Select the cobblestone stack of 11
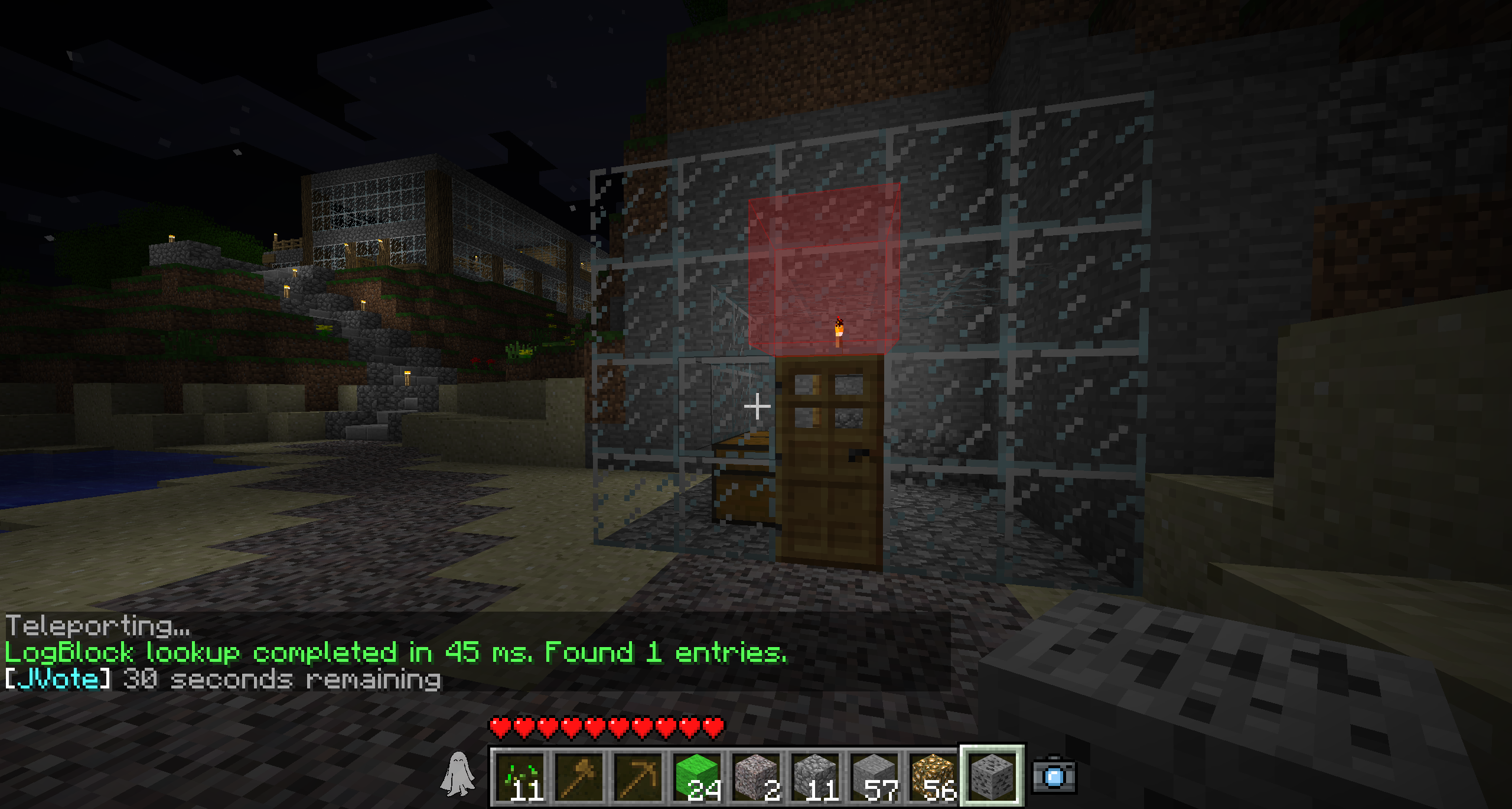Screen dimensions: 1512x809 (x=816, y=776)
